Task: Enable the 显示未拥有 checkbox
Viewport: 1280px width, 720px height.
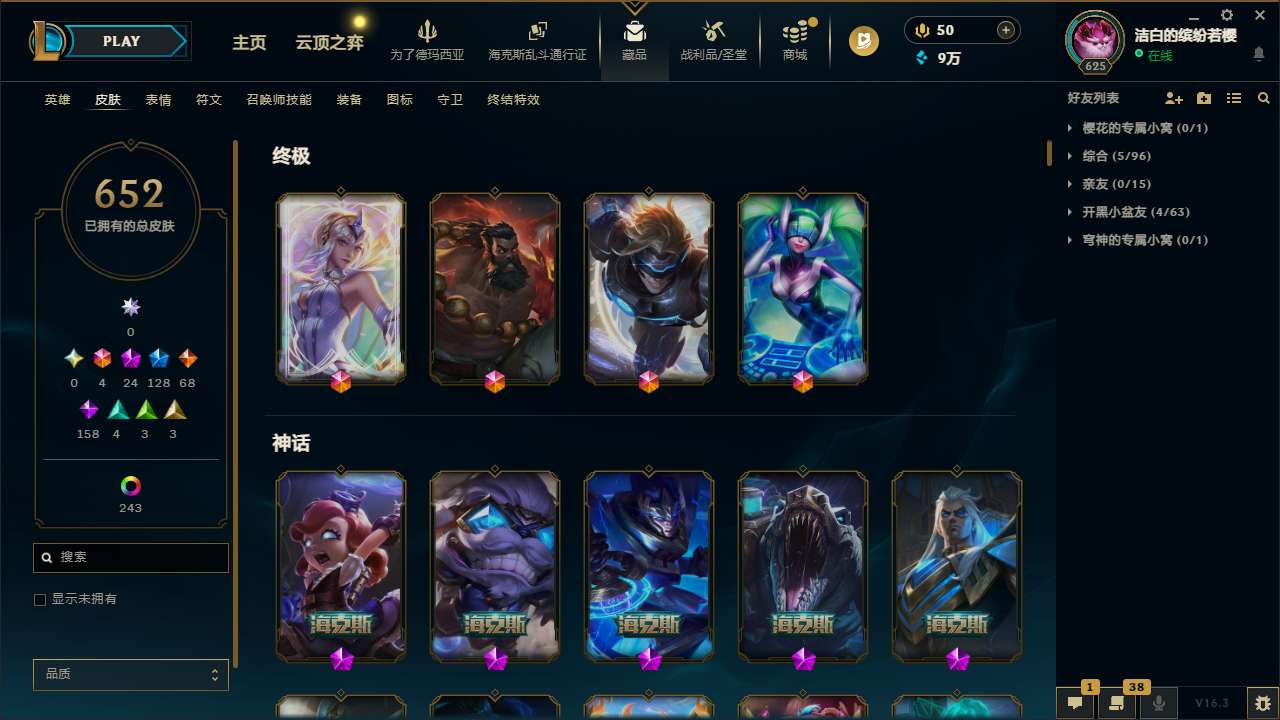Action: (x=40, y=599)
